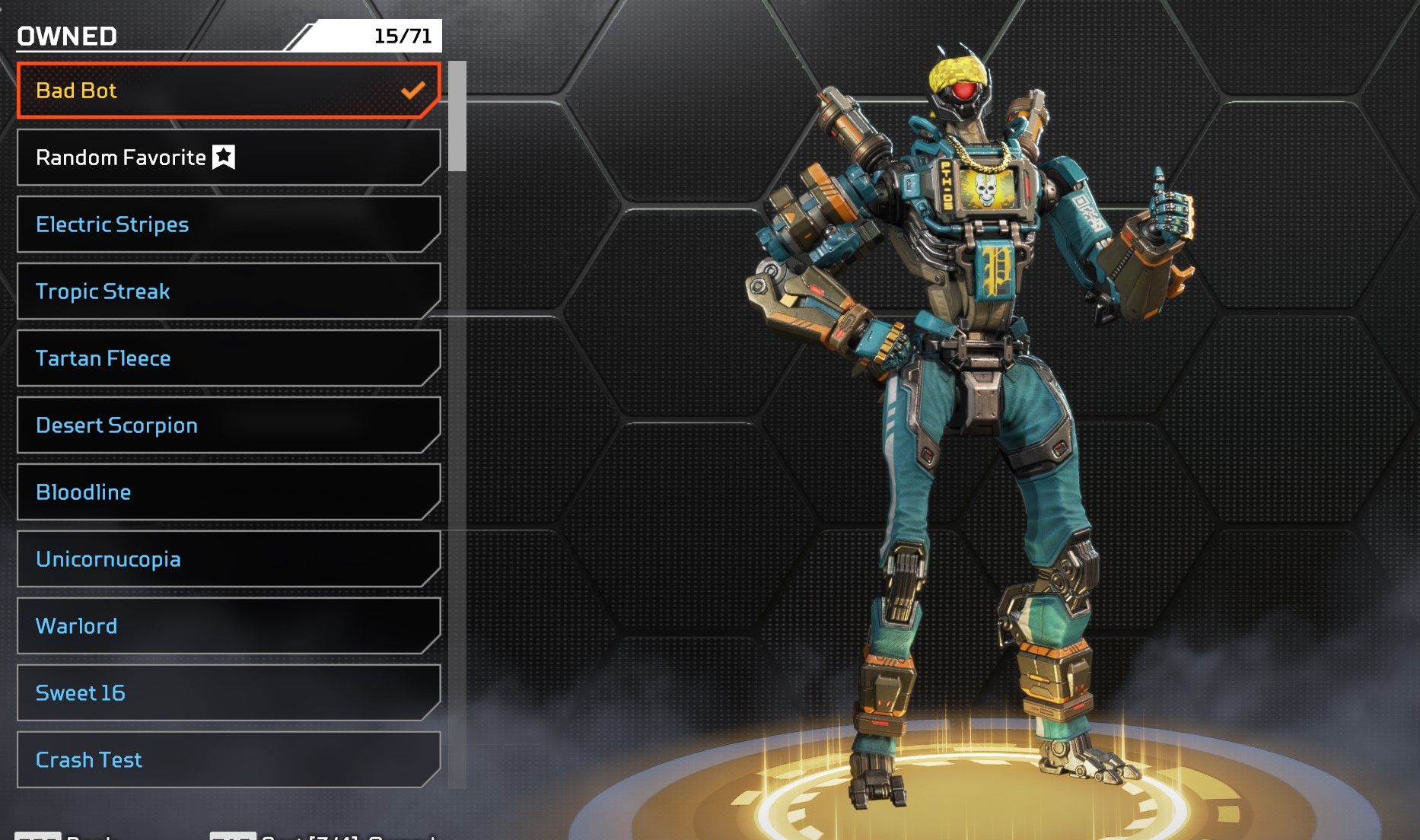This screenshot has height=840, width=1420.
Task: Preview the Desert Scorpion skin
Action: [228, 425]
